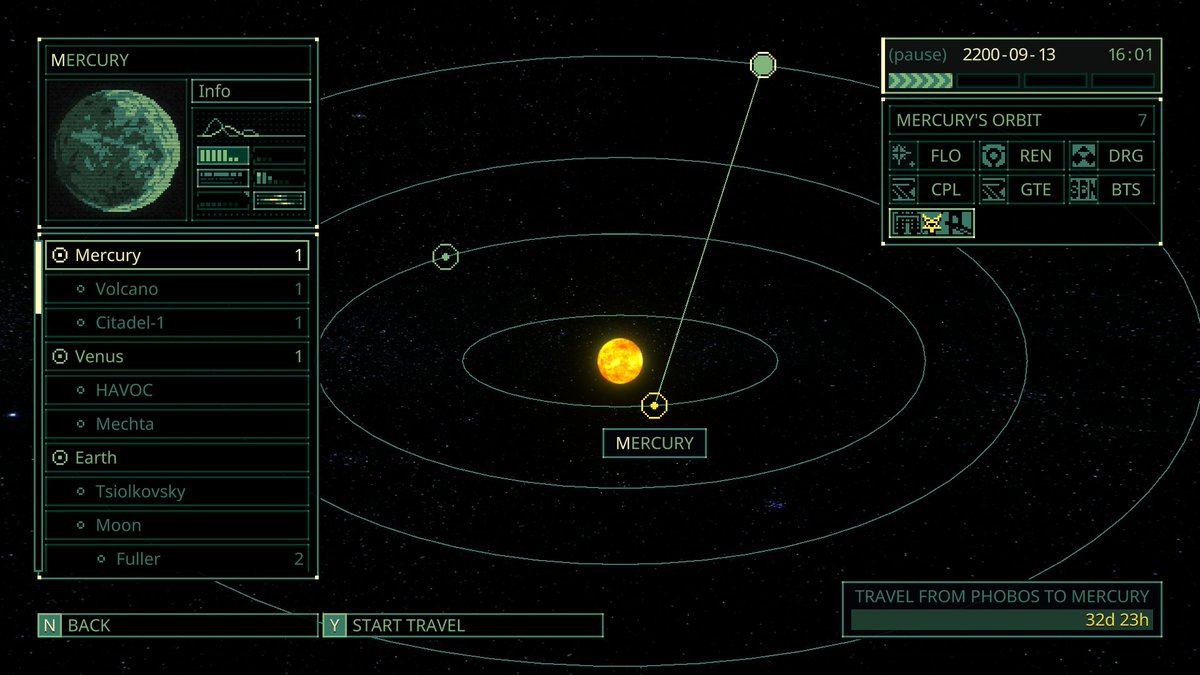Select the Moon entry
Screen dimensions: 1200x675
[x=177, y=525]
